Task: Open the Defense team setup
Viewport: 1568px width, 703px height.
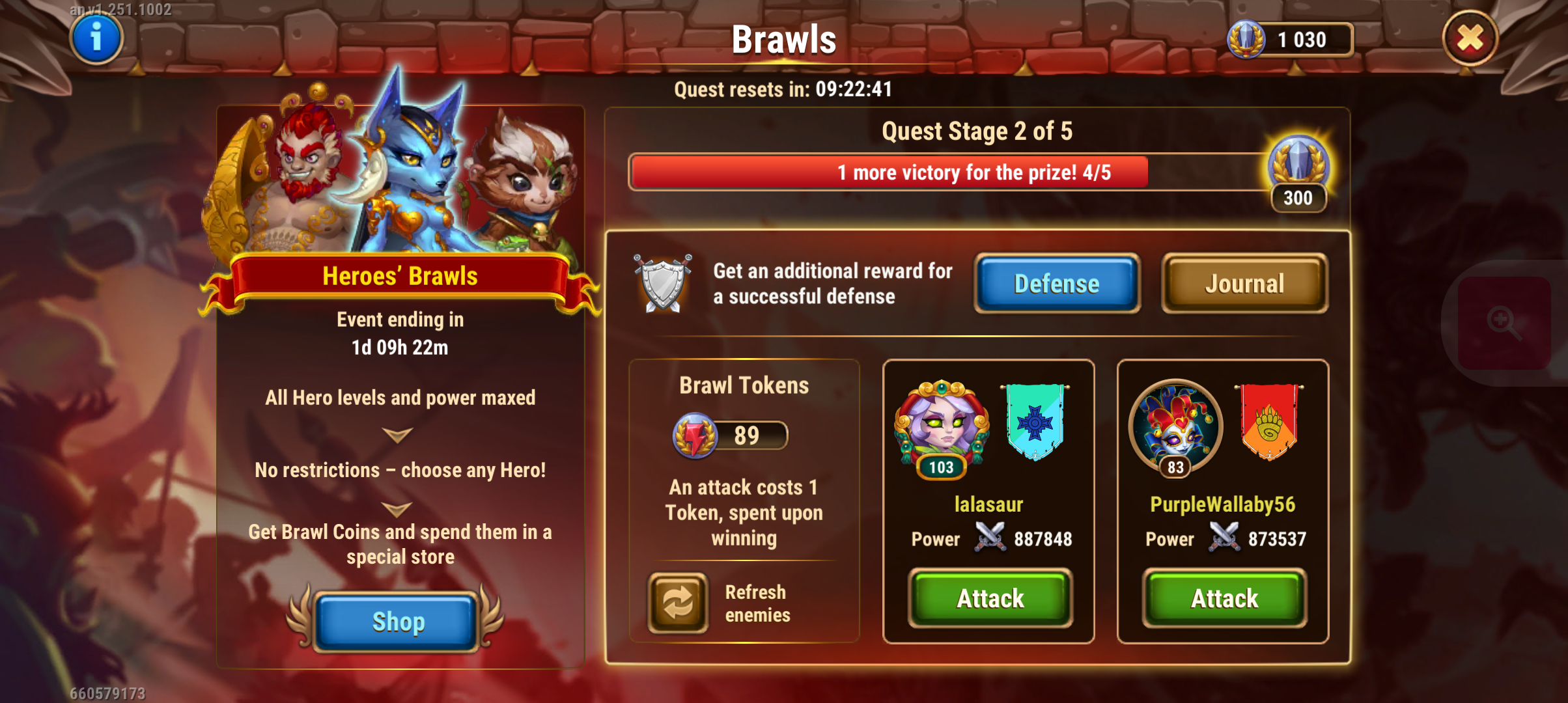Action: [x=1056, y=284]
